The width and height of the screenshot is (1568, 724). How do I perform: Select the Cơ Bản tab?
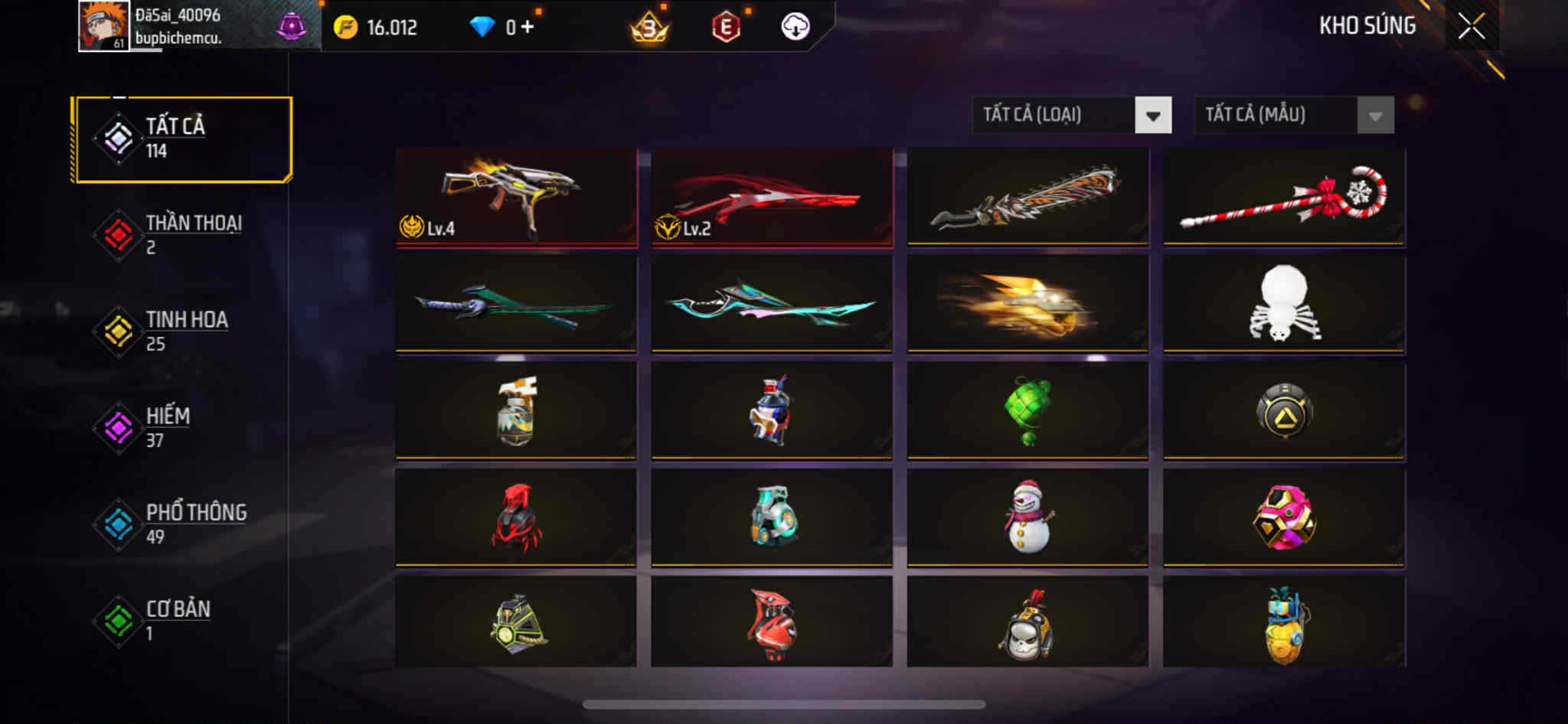point(182,621)
